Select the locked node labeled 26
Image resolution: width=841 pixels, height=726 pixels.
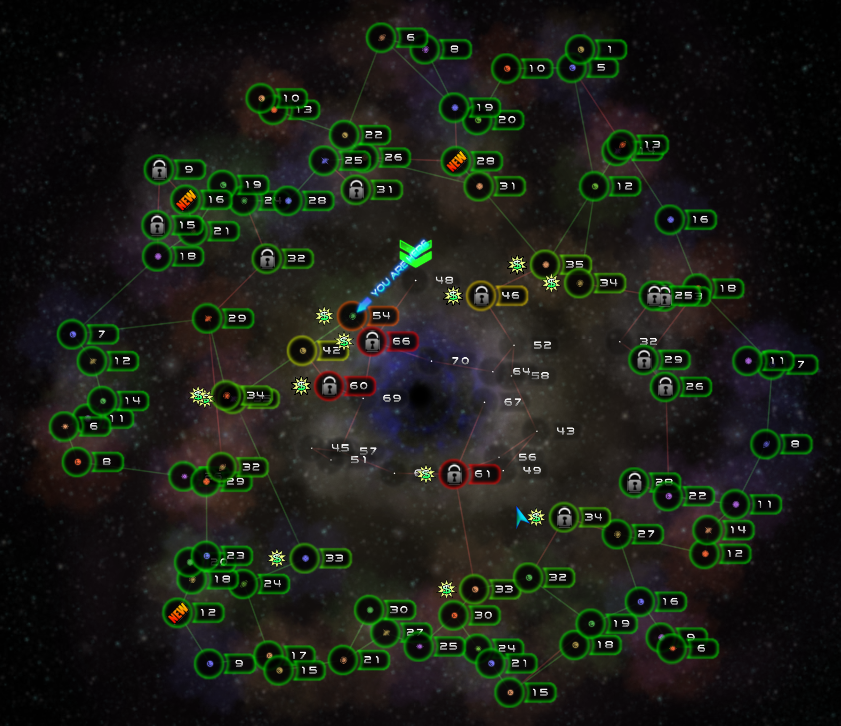(x=665, y=386)
